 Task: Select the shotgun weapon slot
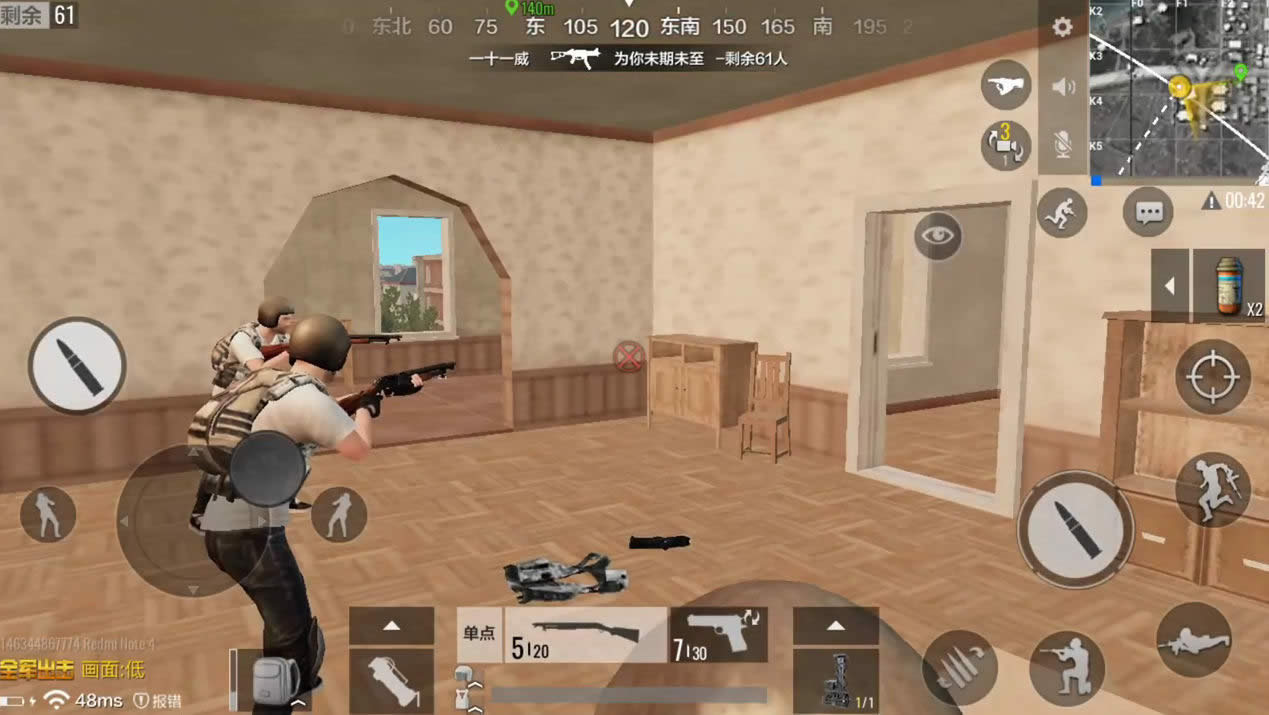(x=586, y=635)
